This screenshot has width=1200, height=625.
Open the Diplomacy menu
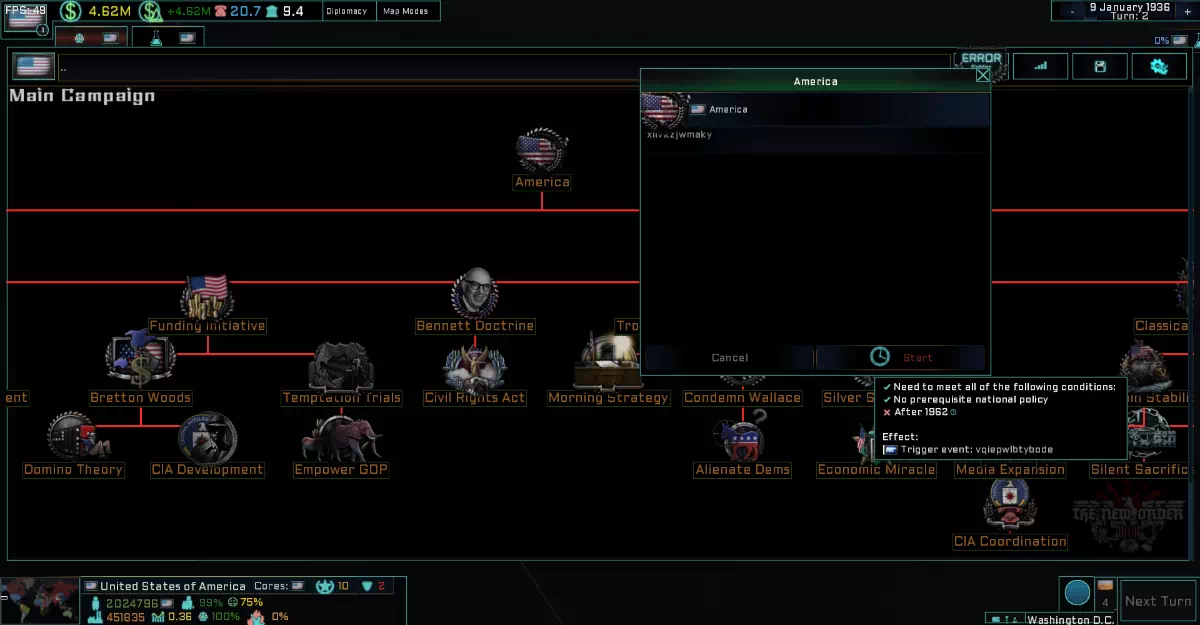[x=346, y=11]
